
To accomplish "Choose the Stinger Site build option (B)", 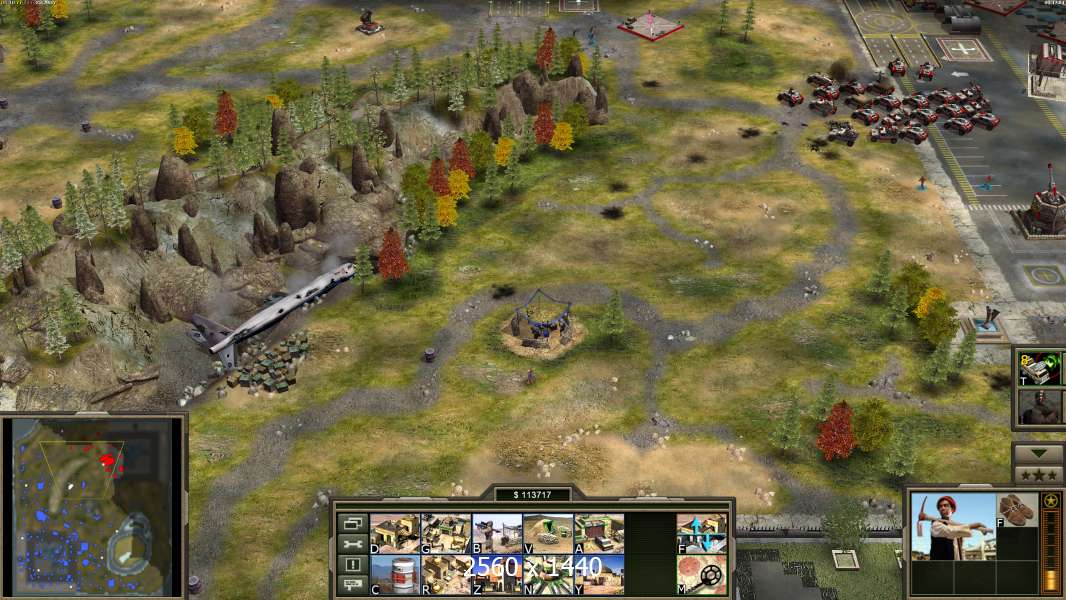I will tap(496, 533).
